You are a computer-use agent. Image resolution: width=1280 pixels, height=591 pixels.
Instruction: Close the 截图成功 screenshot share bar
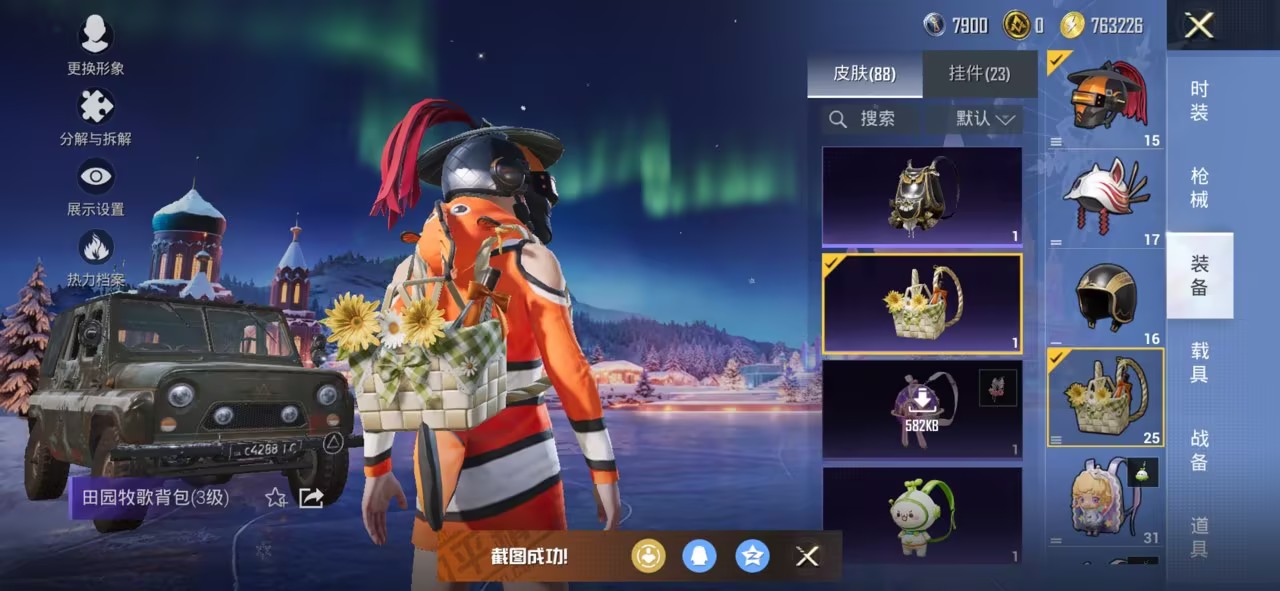pyautogui.click(x=807, y=556)
